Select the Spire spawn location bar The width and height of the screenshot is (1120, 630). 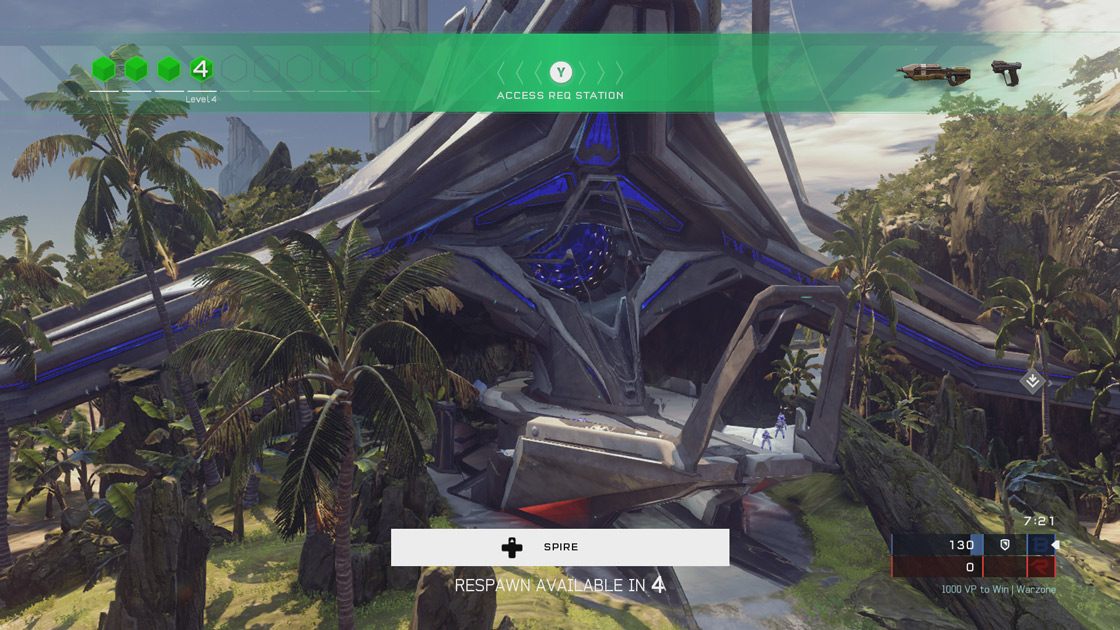(x=560, y=547)
